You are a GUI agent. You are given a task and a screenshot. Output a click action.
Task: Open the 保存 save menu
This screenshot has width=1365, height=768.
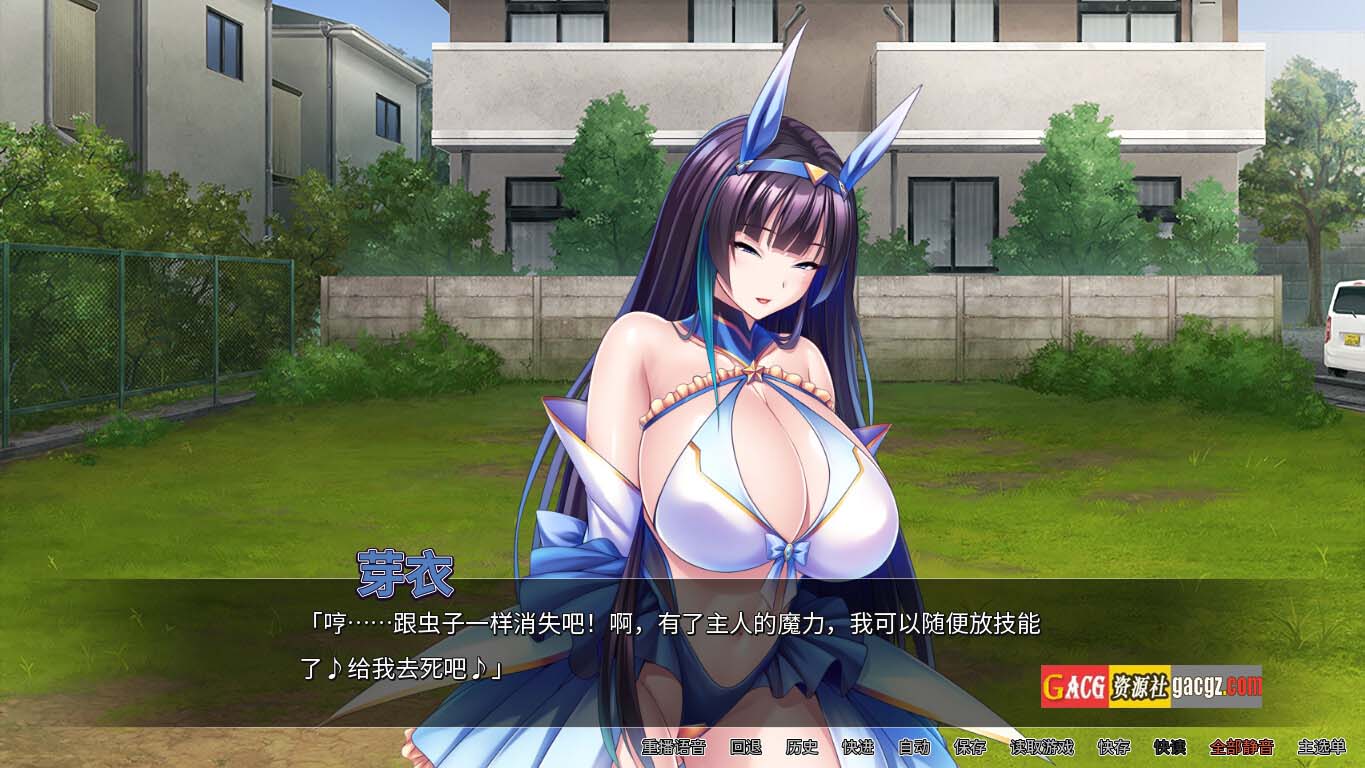[970, 747]
